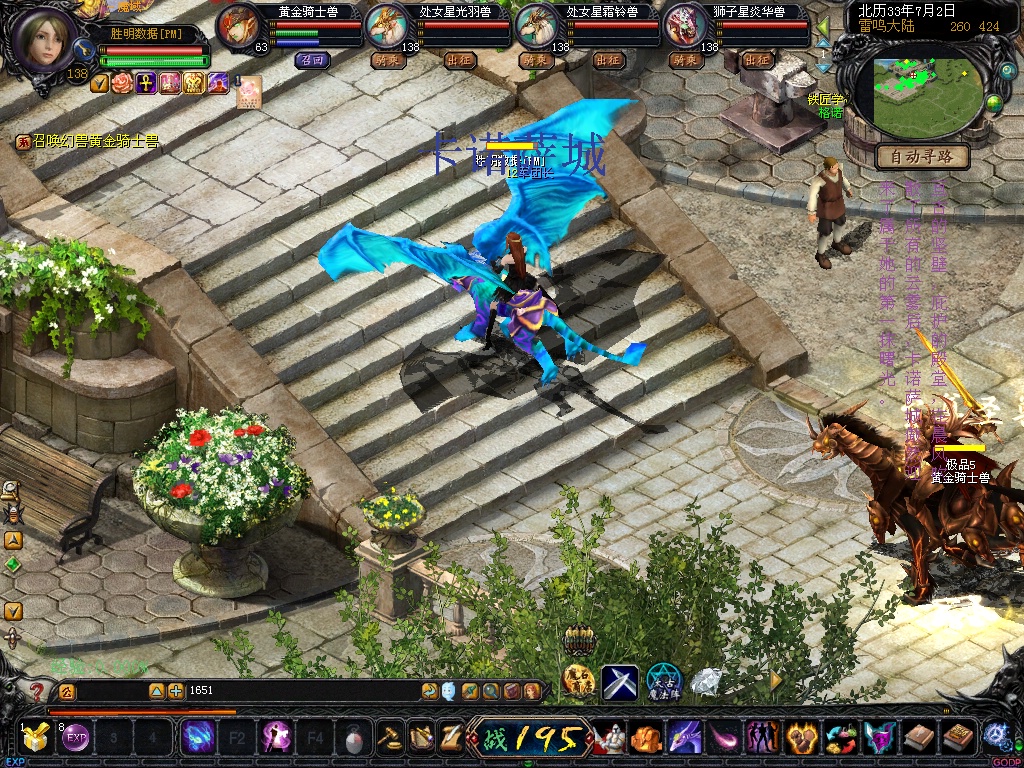The width and height of the screenshot is (1024, 768).
Task: Select the crossed swords skill icon
Action: tap(619, 683)
